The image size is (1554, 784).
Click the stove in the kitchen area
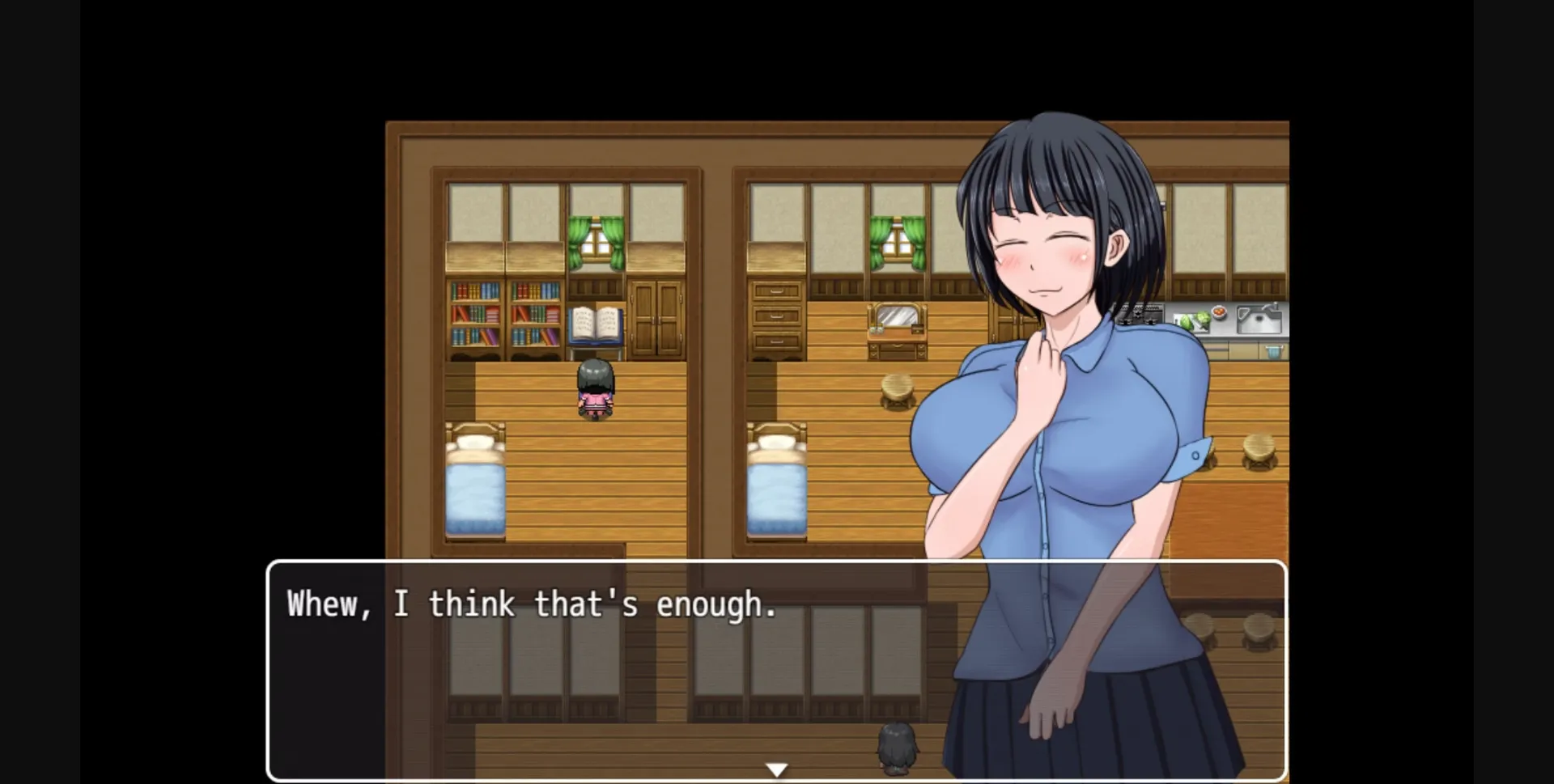click(x=1140, y=314)
